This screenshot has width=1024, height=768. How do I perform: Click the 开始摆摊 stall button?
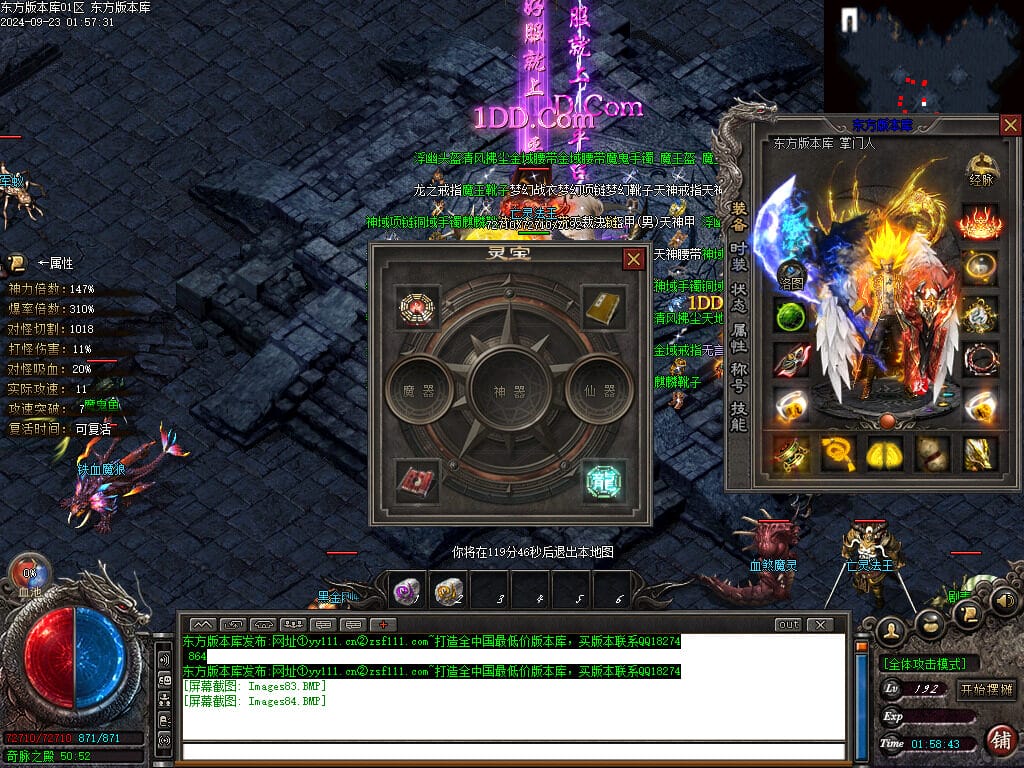(986, 690)
